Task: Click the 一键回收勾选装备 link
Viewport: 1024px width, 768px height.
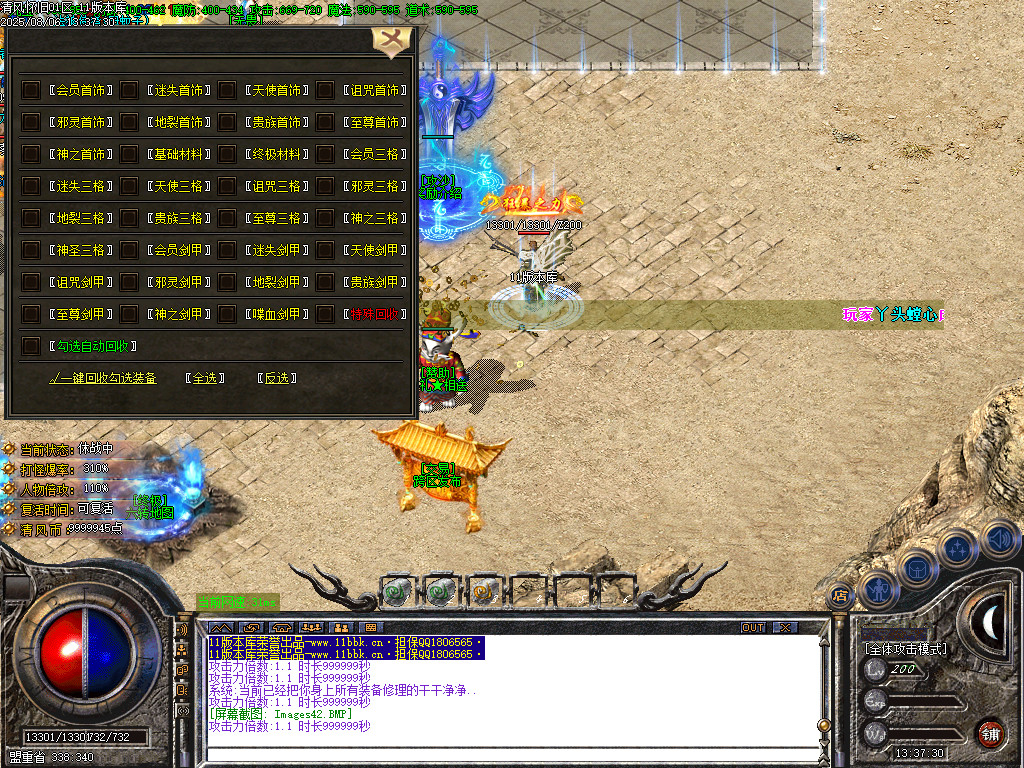Action: pyautogui.click(x=103, y=378)
